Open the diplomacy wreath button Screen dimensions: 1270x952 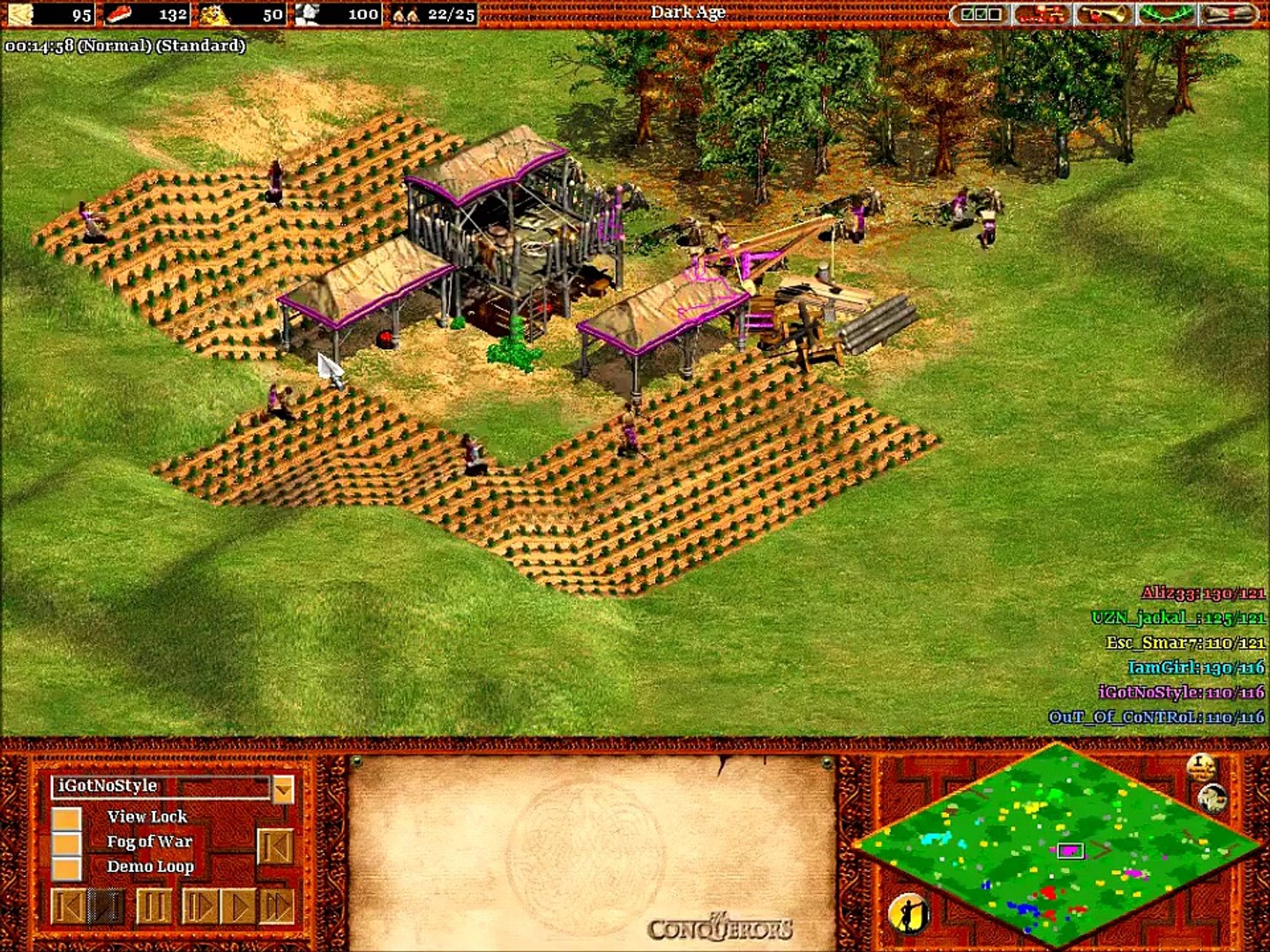[x=1165, y=14]
